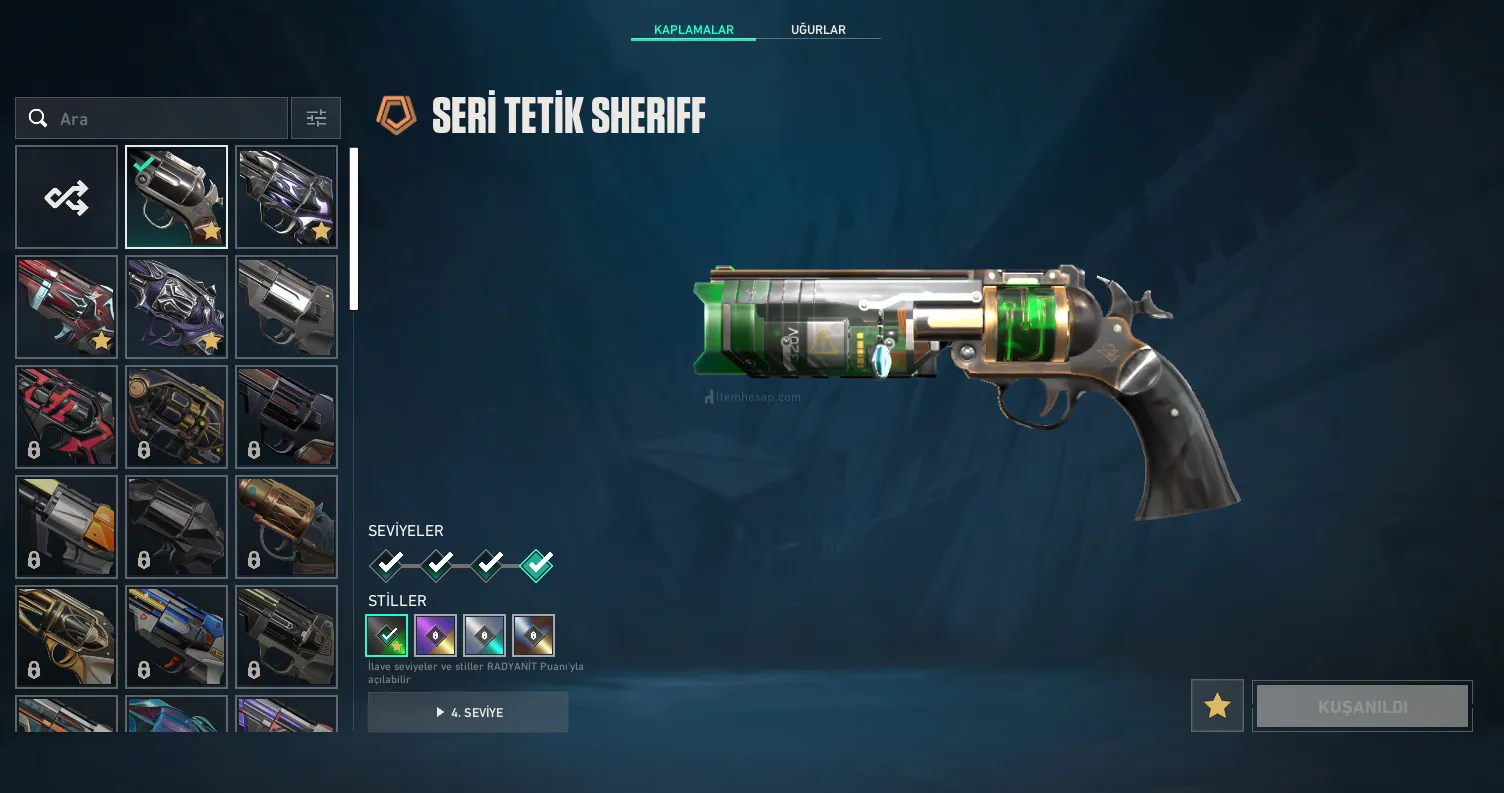Click the skin list scrollbar
Viewport: 1504px width, 793px height.
[354, 229]
